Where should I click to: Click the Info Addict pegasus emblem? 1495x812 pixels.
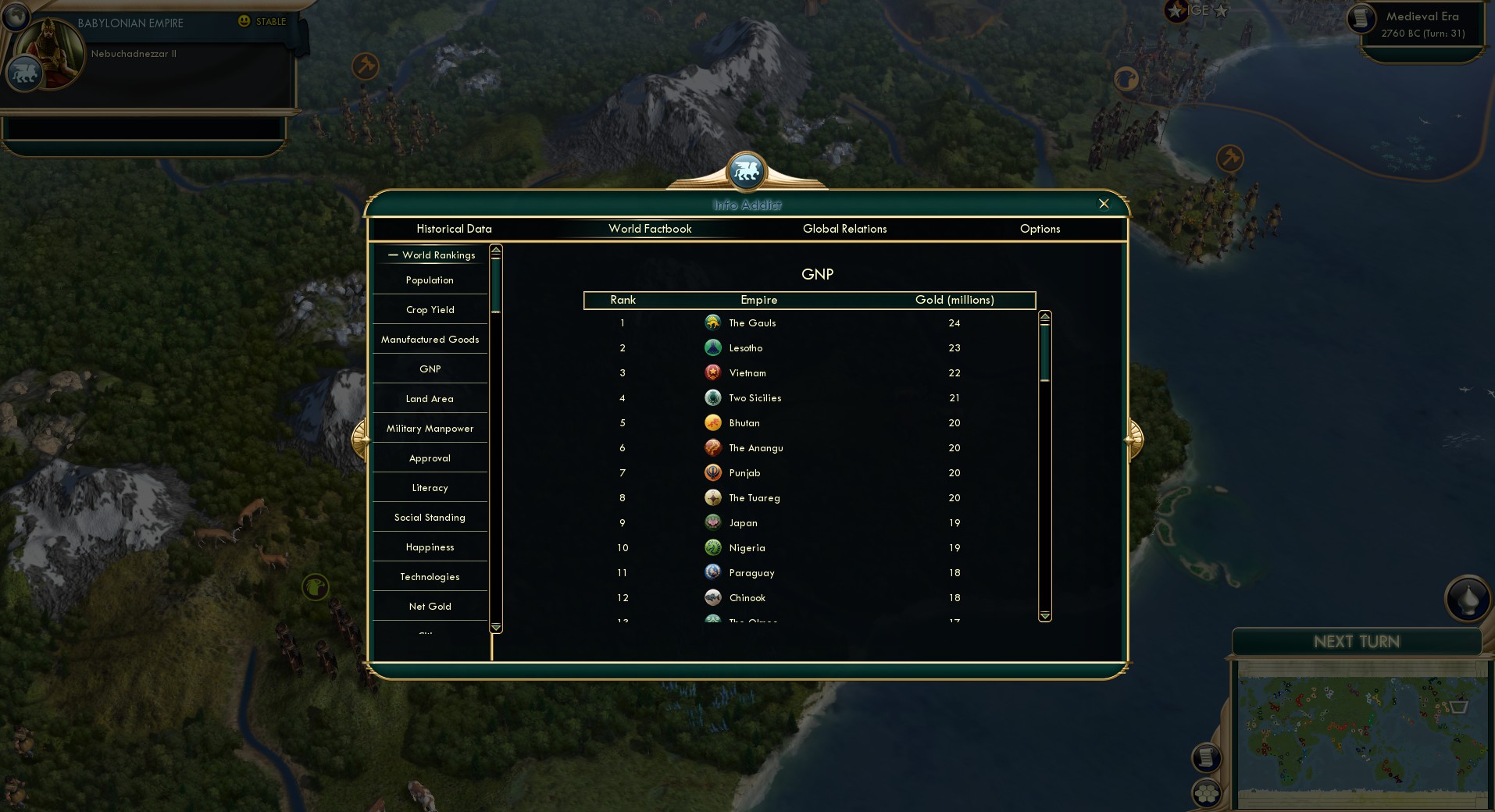[746, 172]
